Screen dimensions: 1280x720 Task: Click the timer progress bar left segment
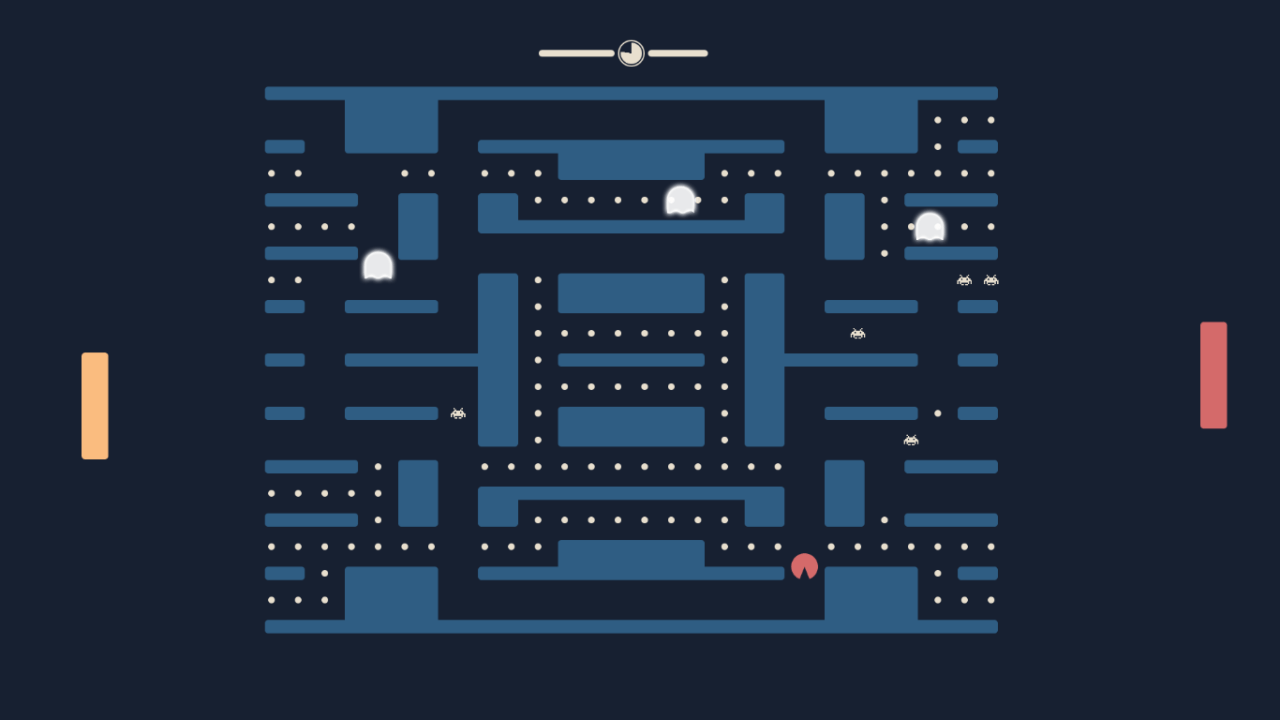pos(578,53)
